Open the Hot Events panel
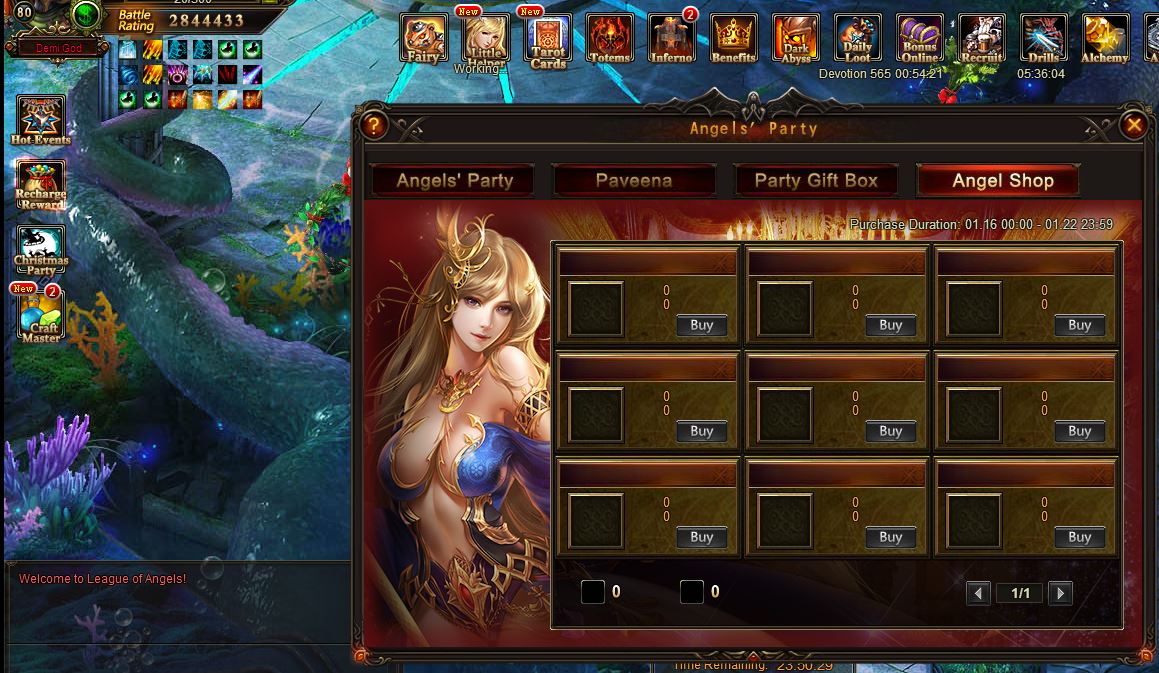Screen dimensions: 1159x673 (41, 121)
